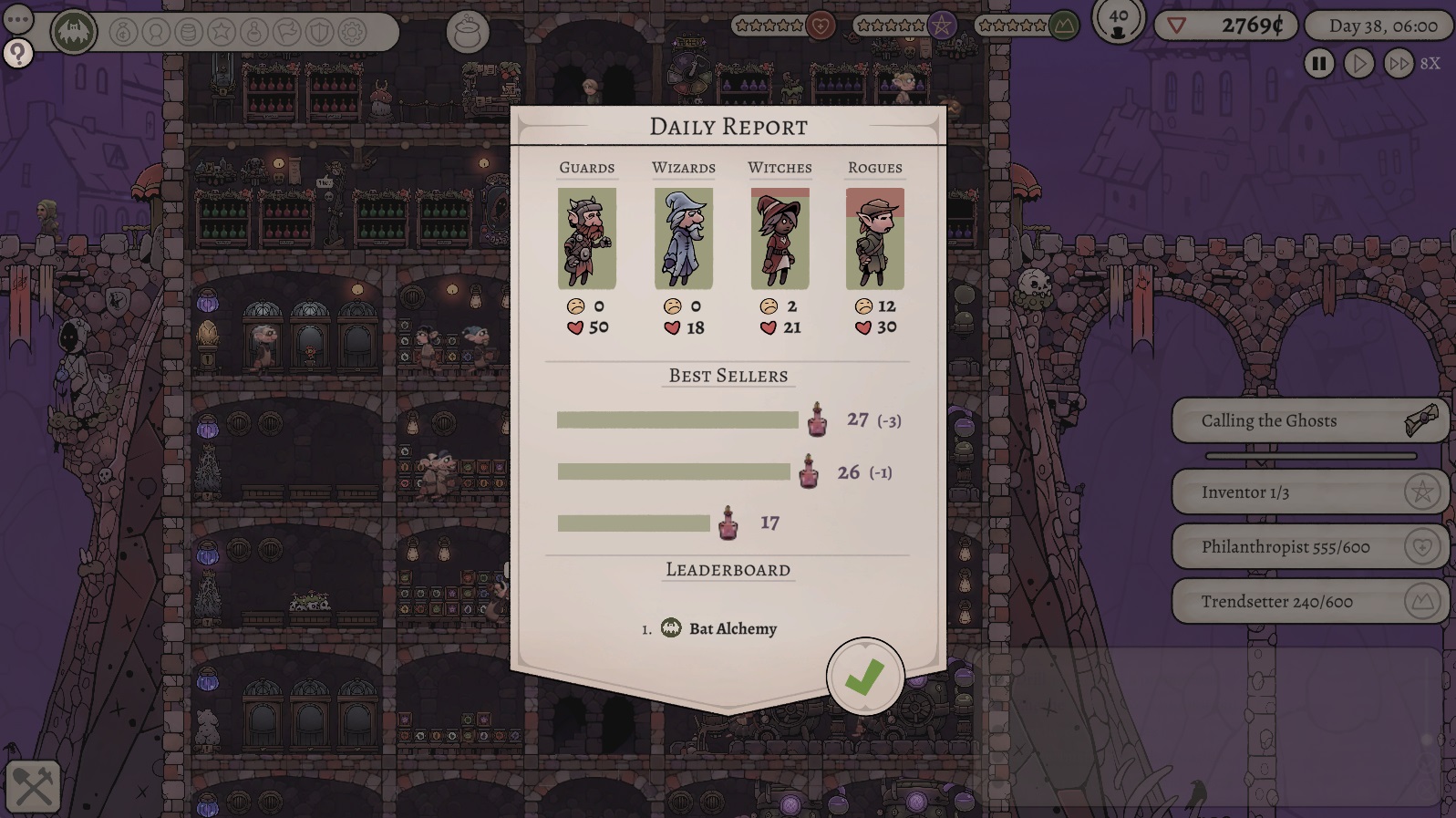Screen dimensions: 1456x818
Task: Open the flag icon in the toolbar
Action: (287, 33)
